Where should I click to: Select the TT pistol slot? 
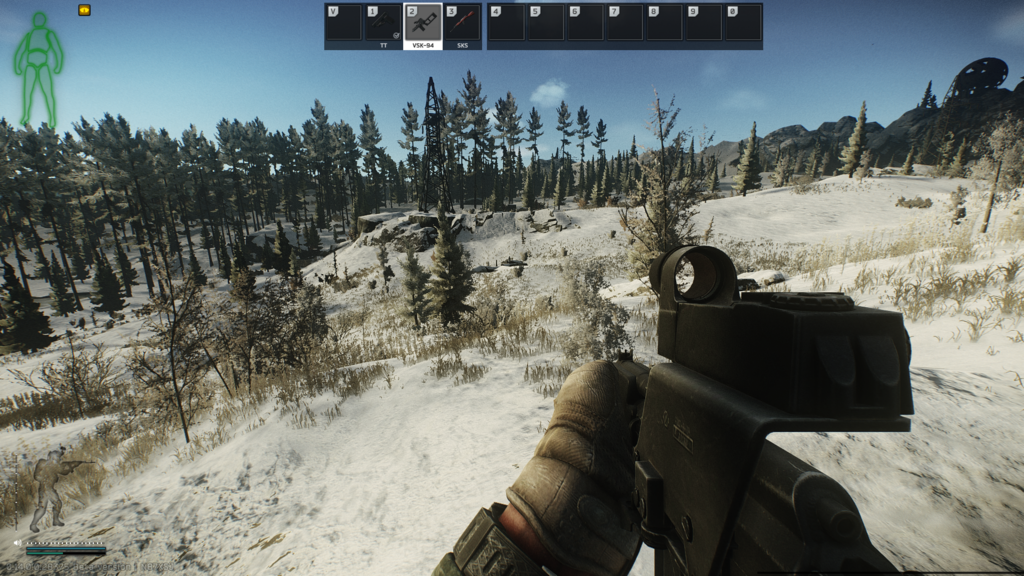point(383,24)
